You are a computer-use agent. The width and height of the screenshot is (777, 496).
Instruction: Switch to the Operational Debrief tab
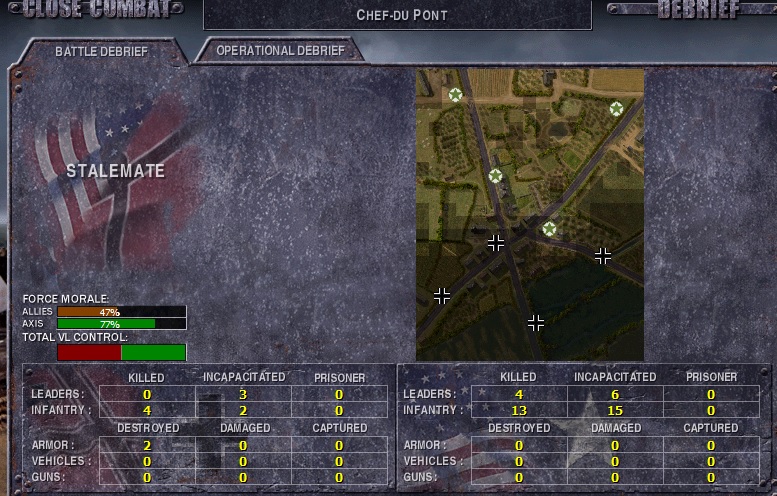[279, 50]
